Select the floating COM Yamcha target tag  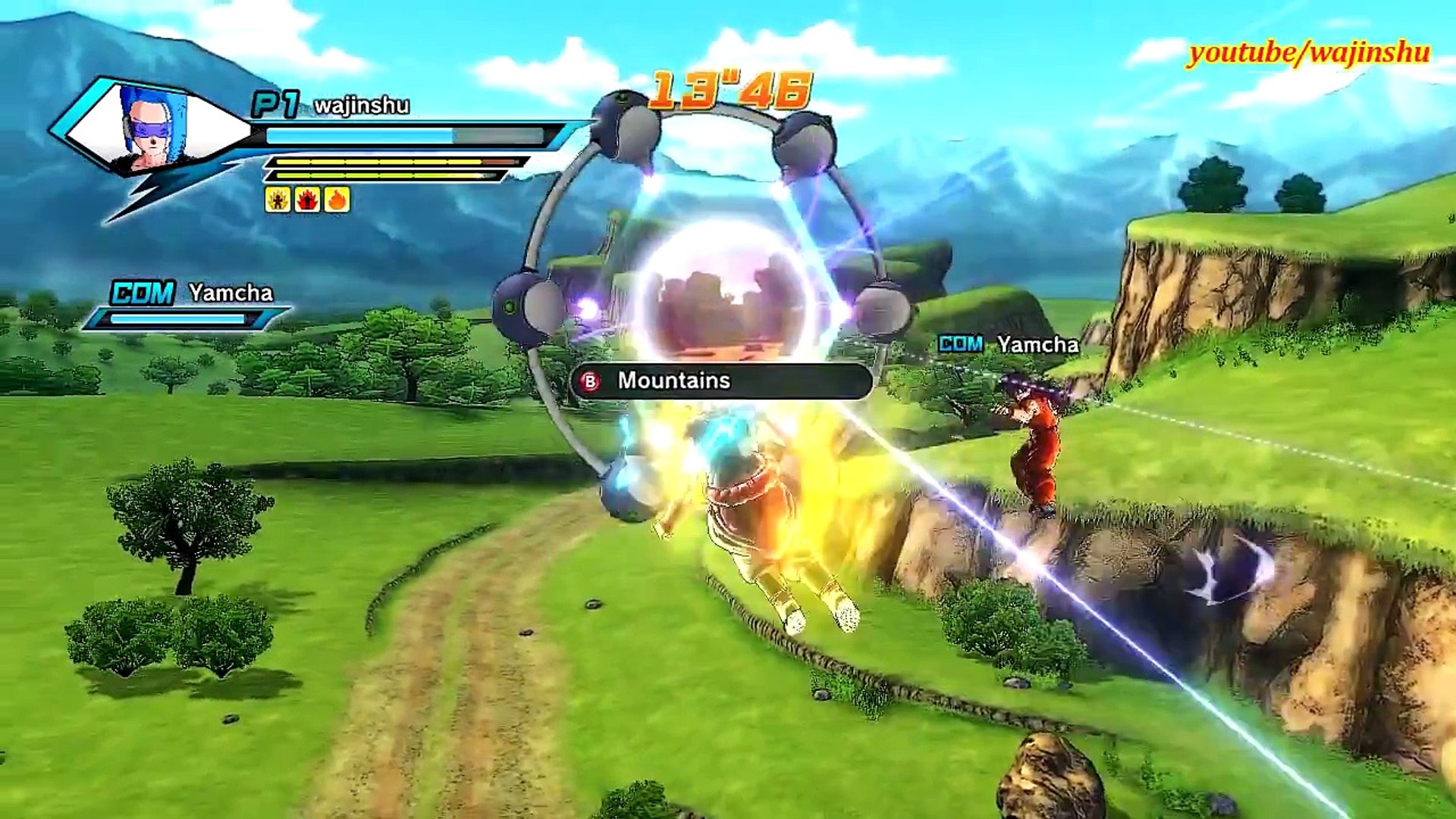(x=1008, y=345)
